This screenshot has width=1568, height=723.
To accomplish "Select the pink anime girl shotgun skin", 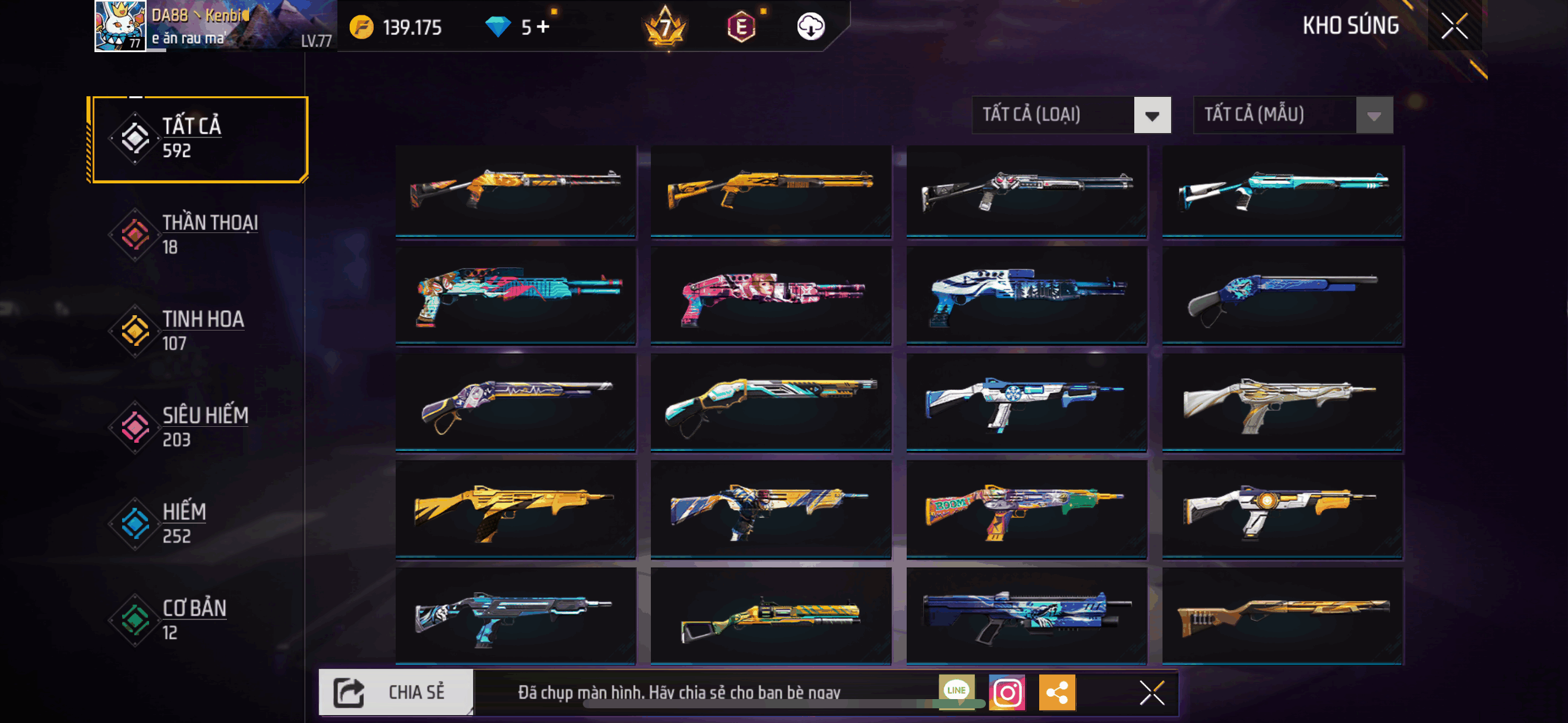I will coord(771,296).
